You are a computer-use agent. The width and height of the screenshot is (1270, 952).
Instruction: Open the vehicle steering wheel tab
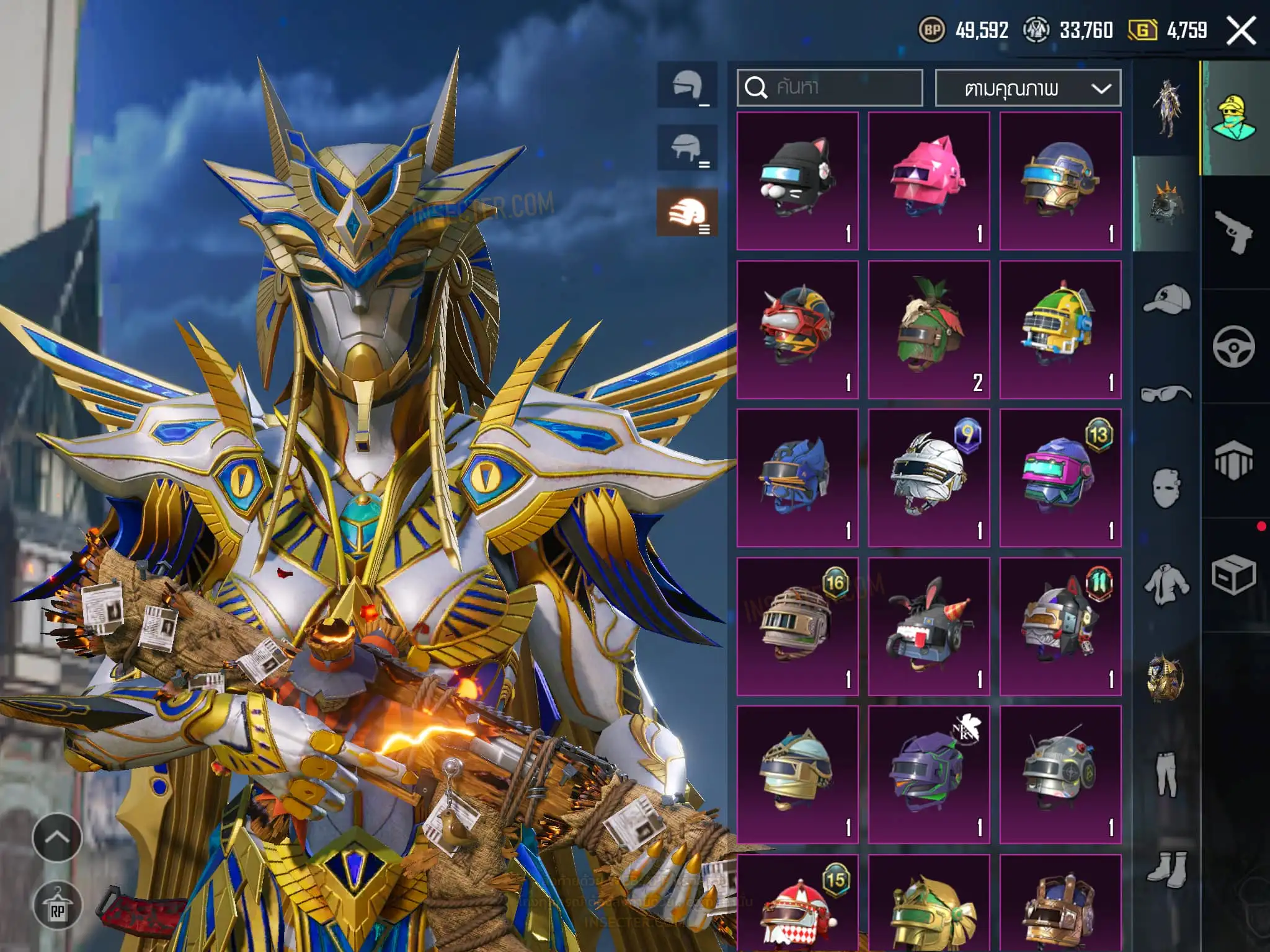click(x=1233, y=346)
